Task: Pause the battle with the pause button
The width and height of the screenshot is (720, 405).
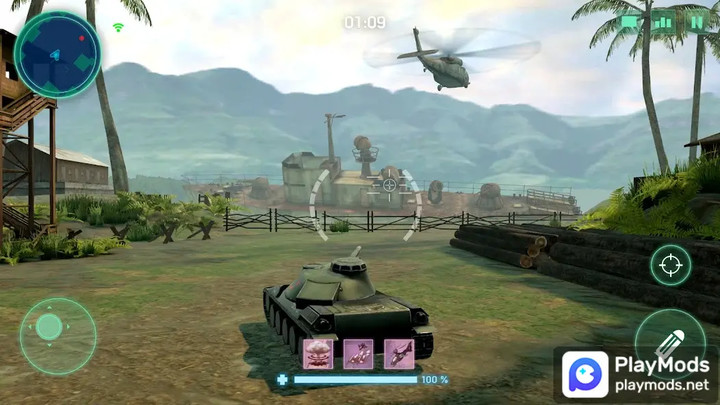Action: coord(696,20)
